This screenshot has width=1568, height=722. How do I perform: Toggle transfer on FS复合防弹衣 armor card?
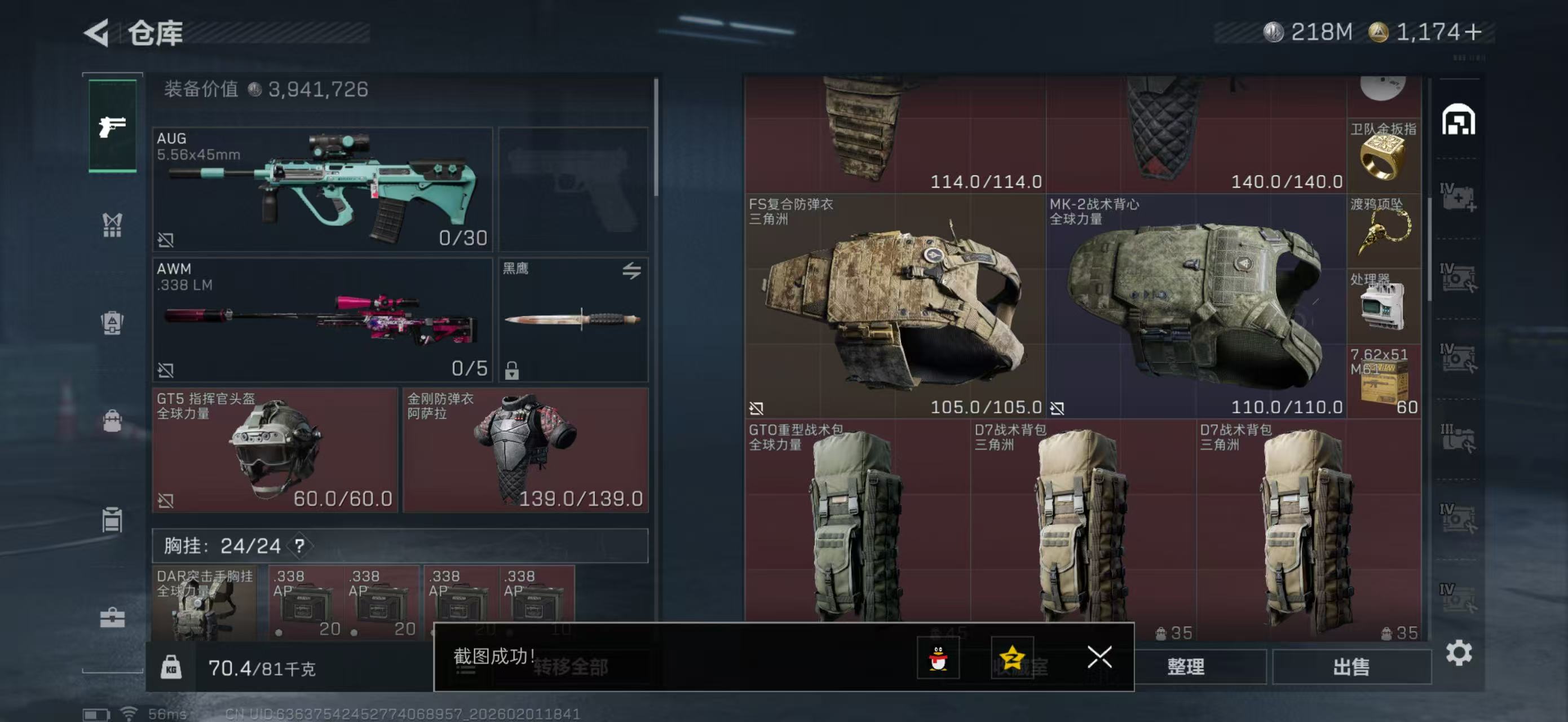click(x=757, y=408)
